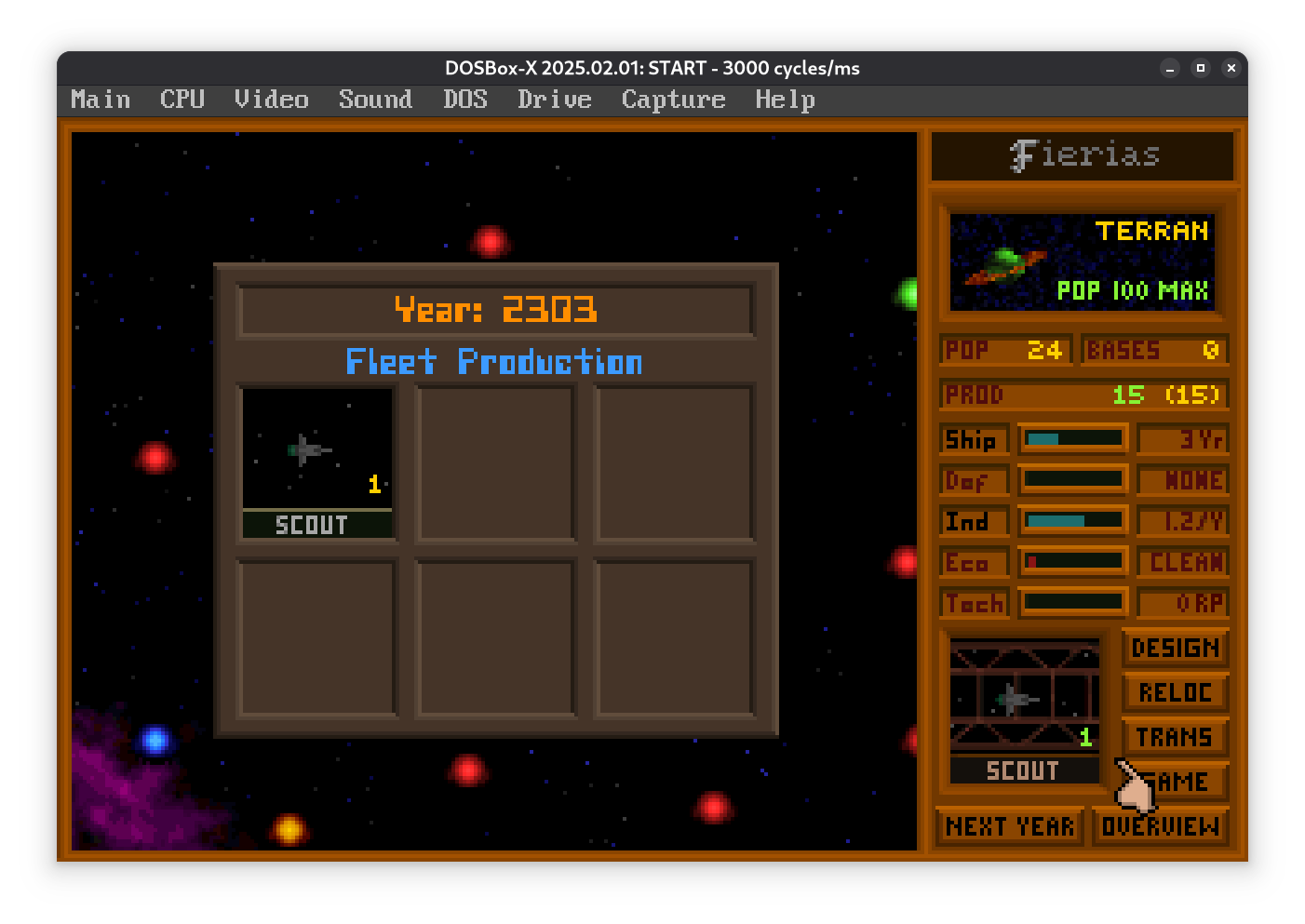
Task: Open the DOSBox Main menu
Action: tap(101, 100)
